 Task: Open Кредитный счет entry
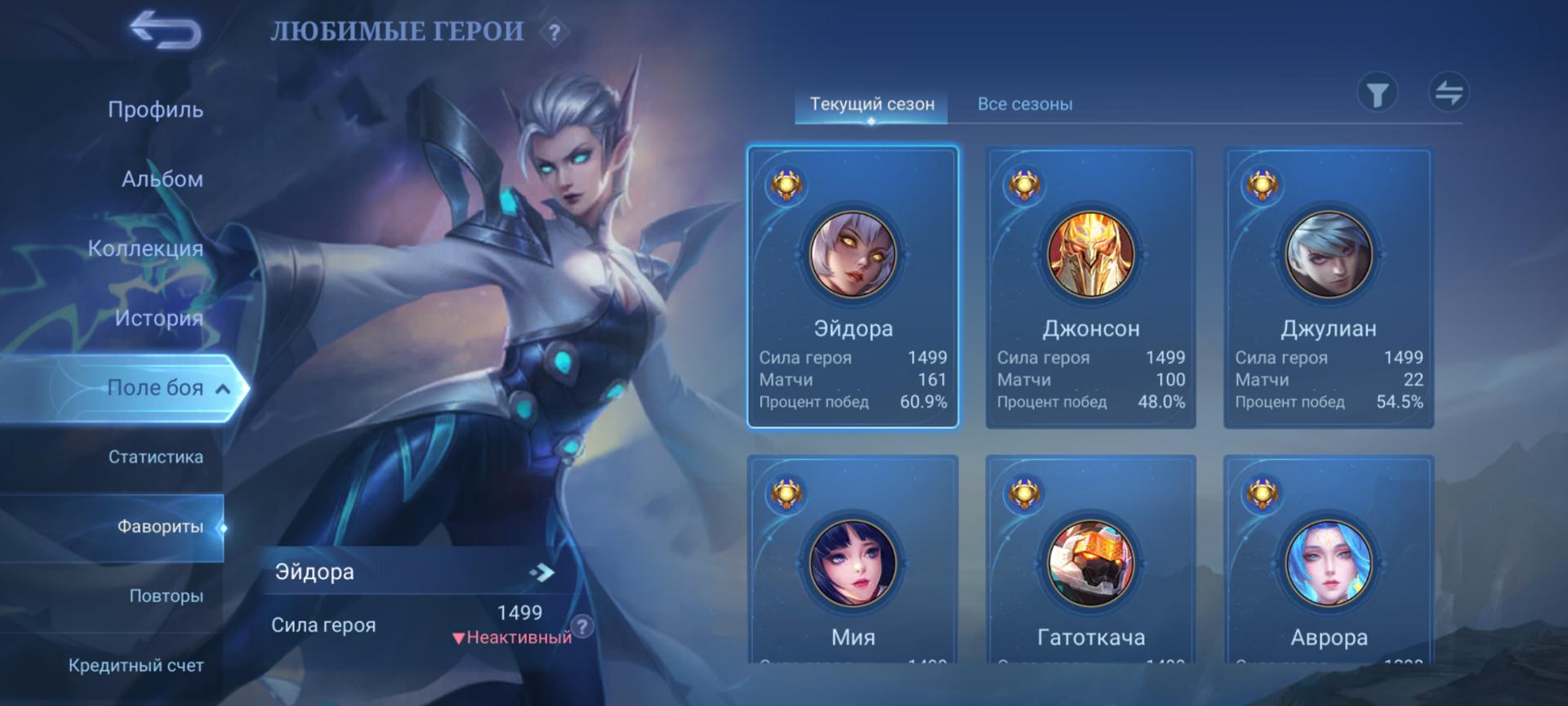[136, 666]
